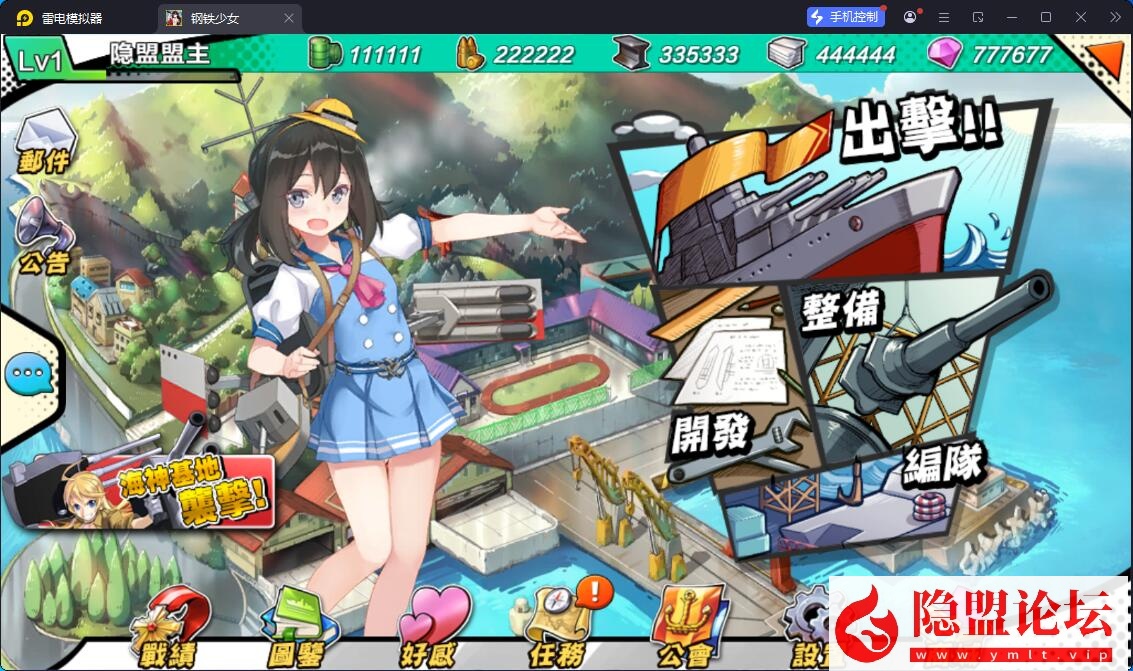This screenshot has width=1133, height=671.
Task: Click the pink gem currency icon
Action: coord(943,53)
